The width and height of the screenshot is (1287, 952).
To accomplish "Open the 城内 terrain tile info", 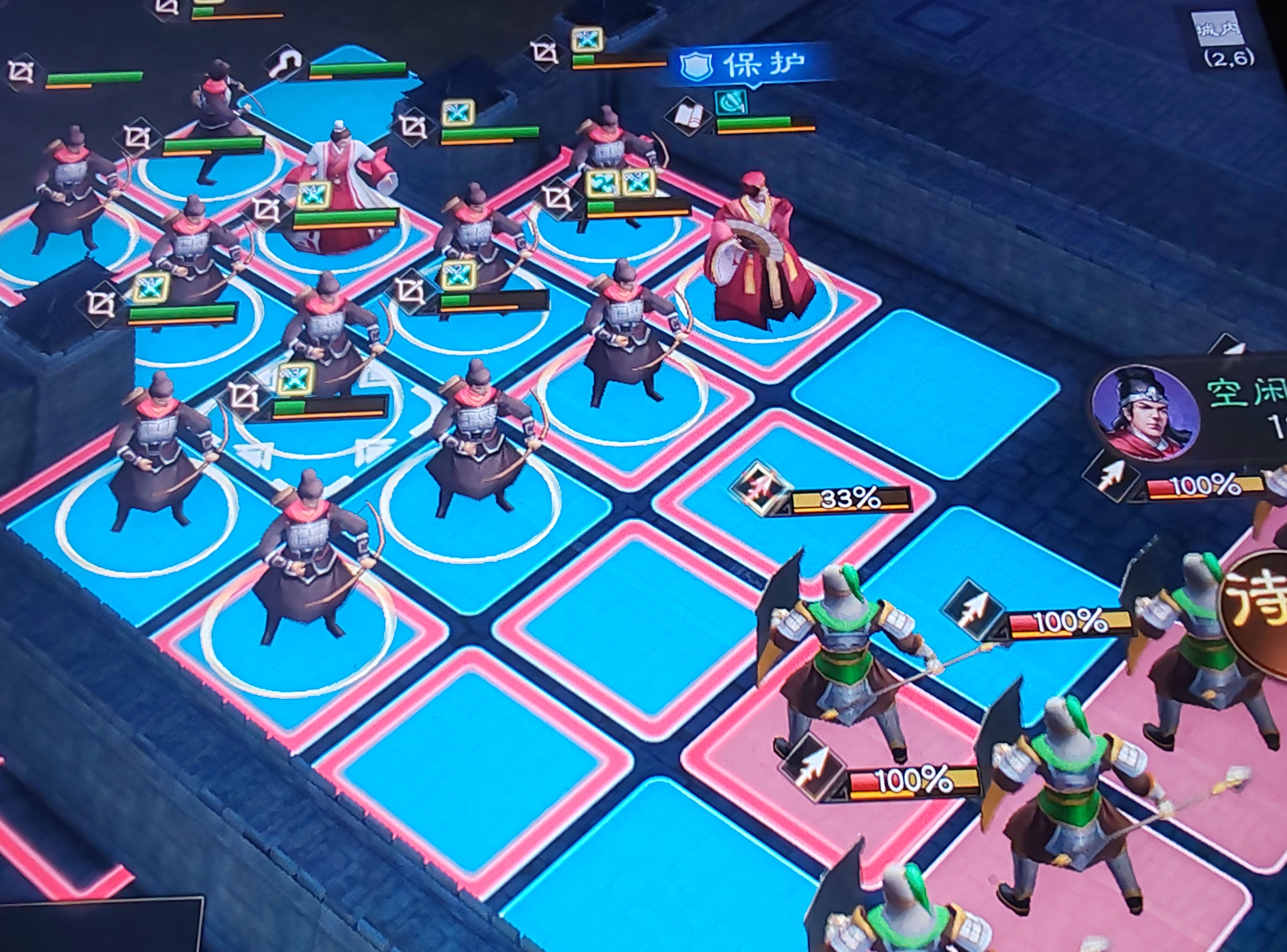I will [1218, 32].
